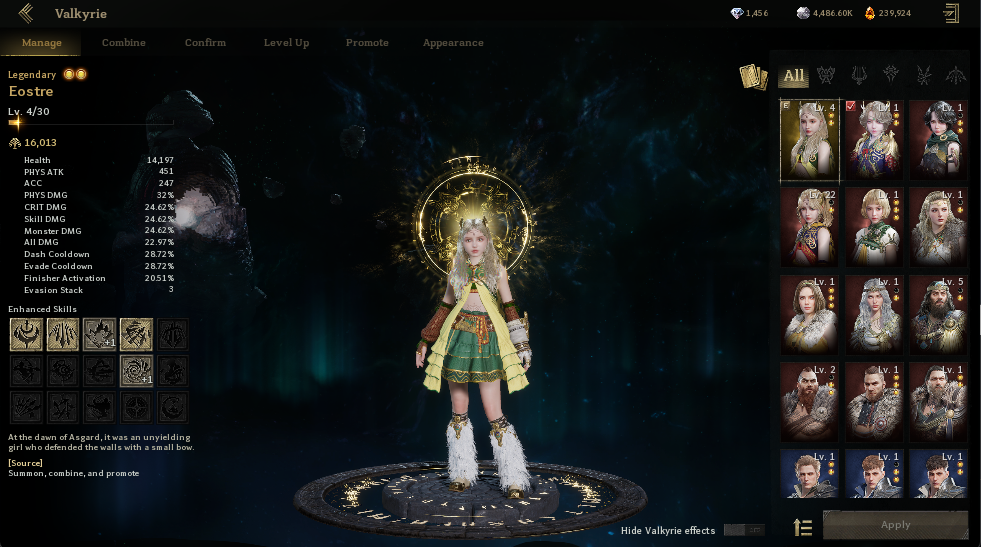Select the checkmarked Lv. 1 Valkyrie portrait
The width and height of the screenshot is (981, 547).
pyautogui.click(x=874, y=140)
